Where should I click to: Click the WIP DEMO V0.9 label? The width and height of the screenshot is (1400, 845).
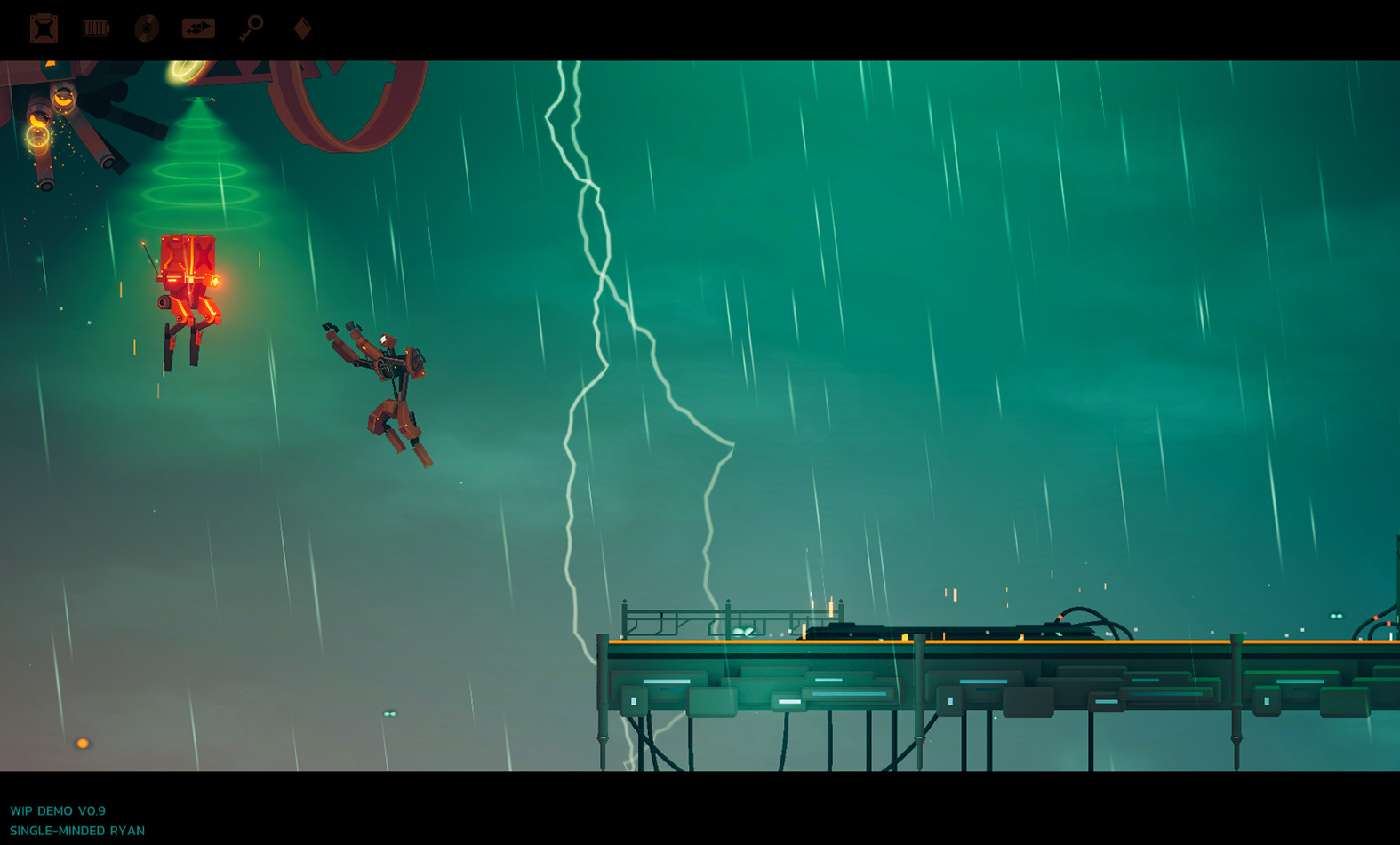tap(59, 811)
